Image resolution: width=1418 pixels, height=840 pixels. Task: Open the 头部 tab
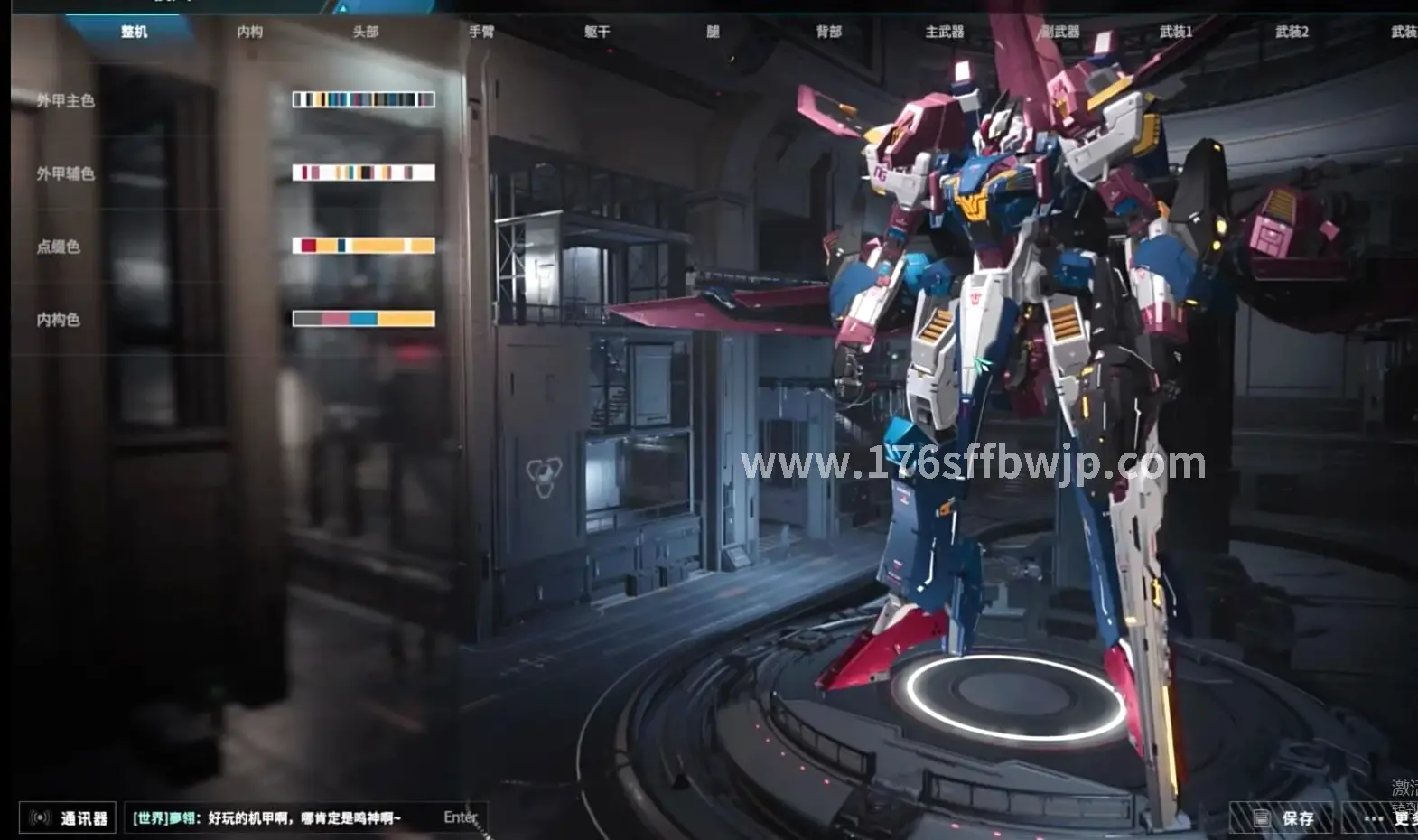pos(365,32)
